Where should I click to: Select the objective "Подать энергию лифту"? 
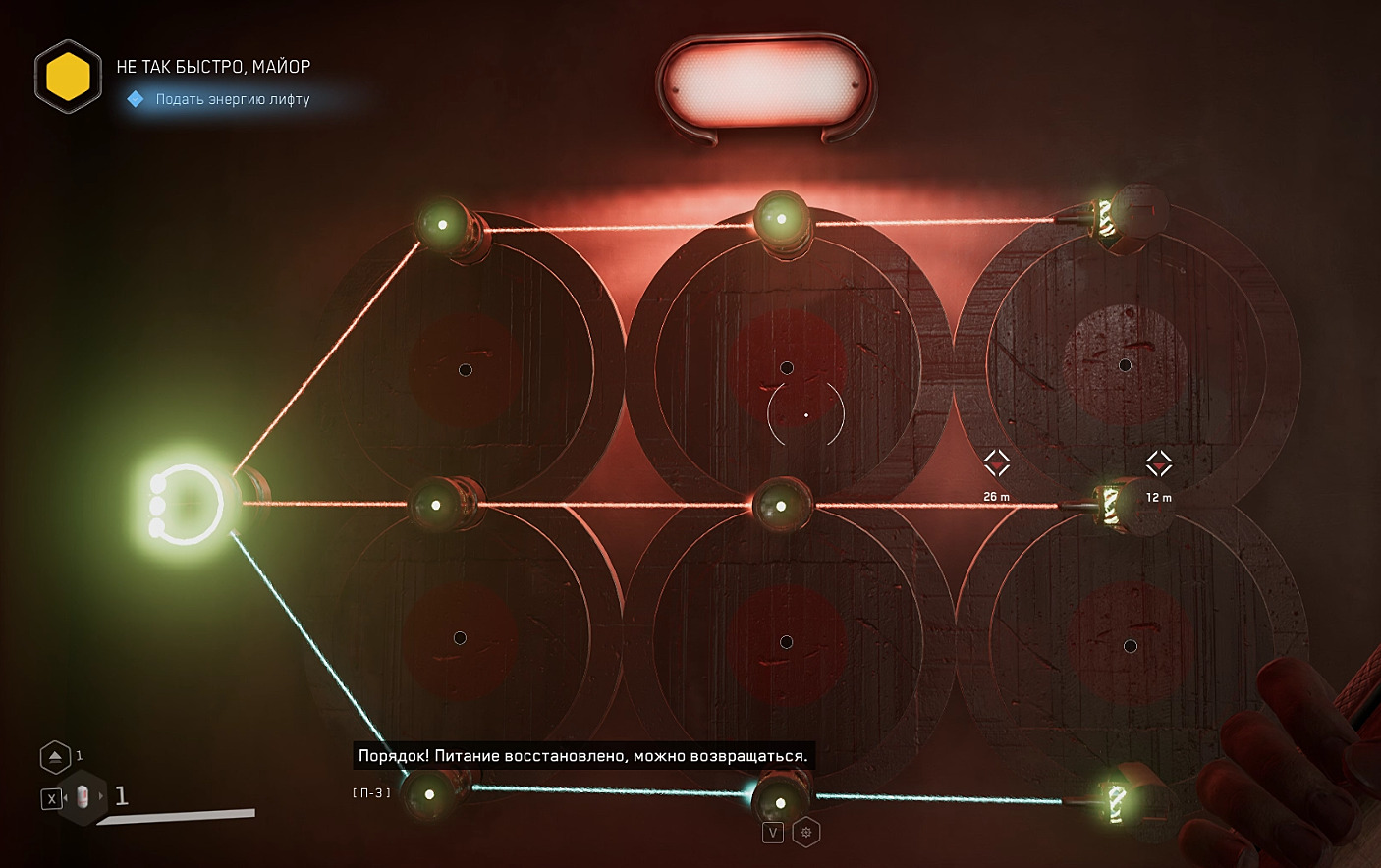232,99
